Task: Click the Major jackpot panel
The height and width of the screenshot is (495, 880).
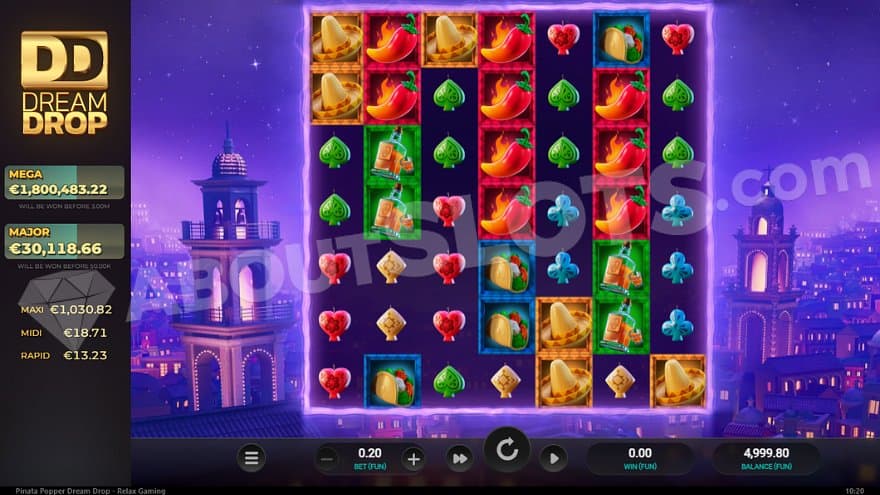Action: click(x=65, y=241)
